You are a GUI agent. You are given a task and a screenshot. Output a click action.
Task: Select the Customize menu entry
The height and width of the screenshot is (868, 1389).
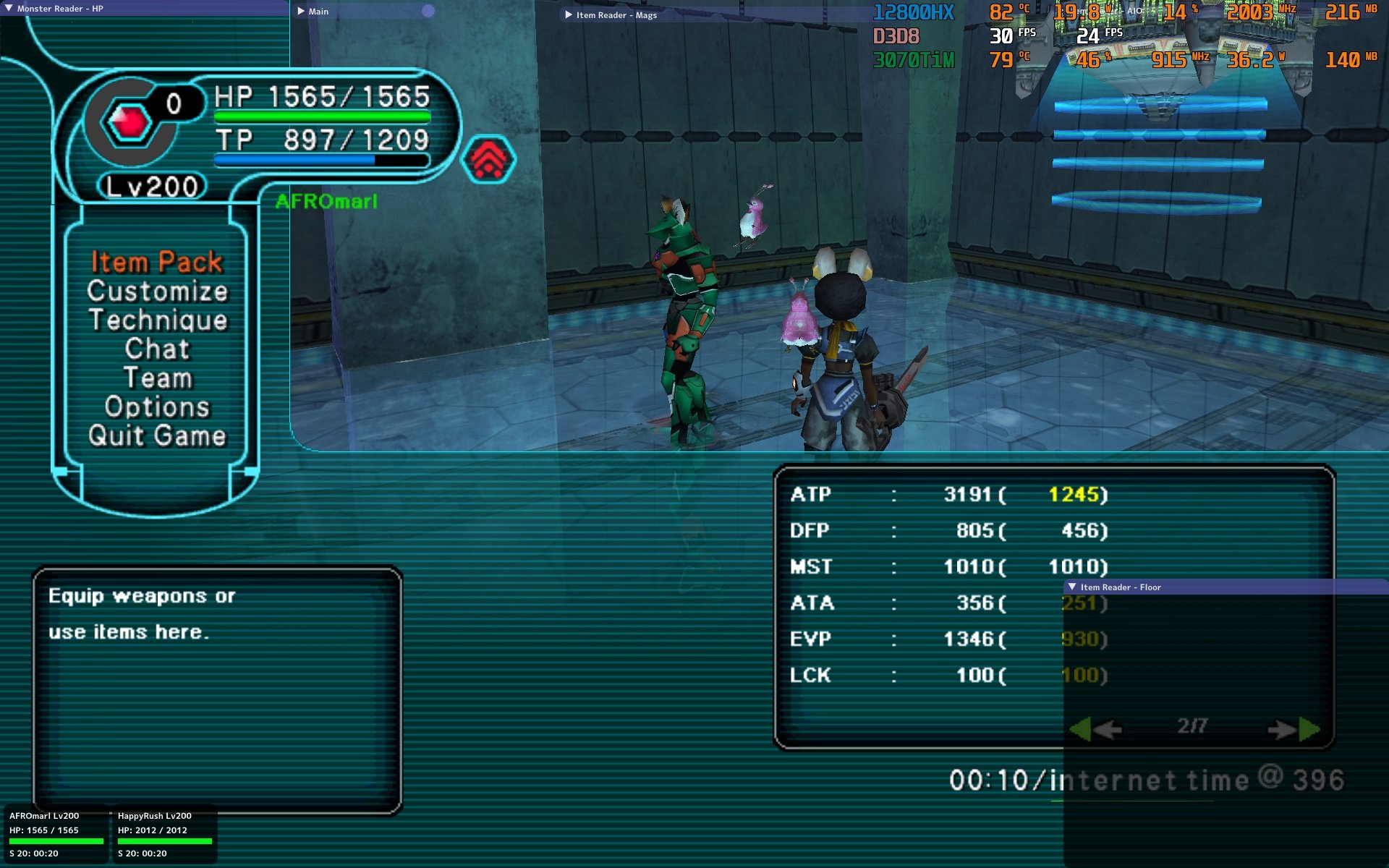pyautogui.click(x=157, y=291)
